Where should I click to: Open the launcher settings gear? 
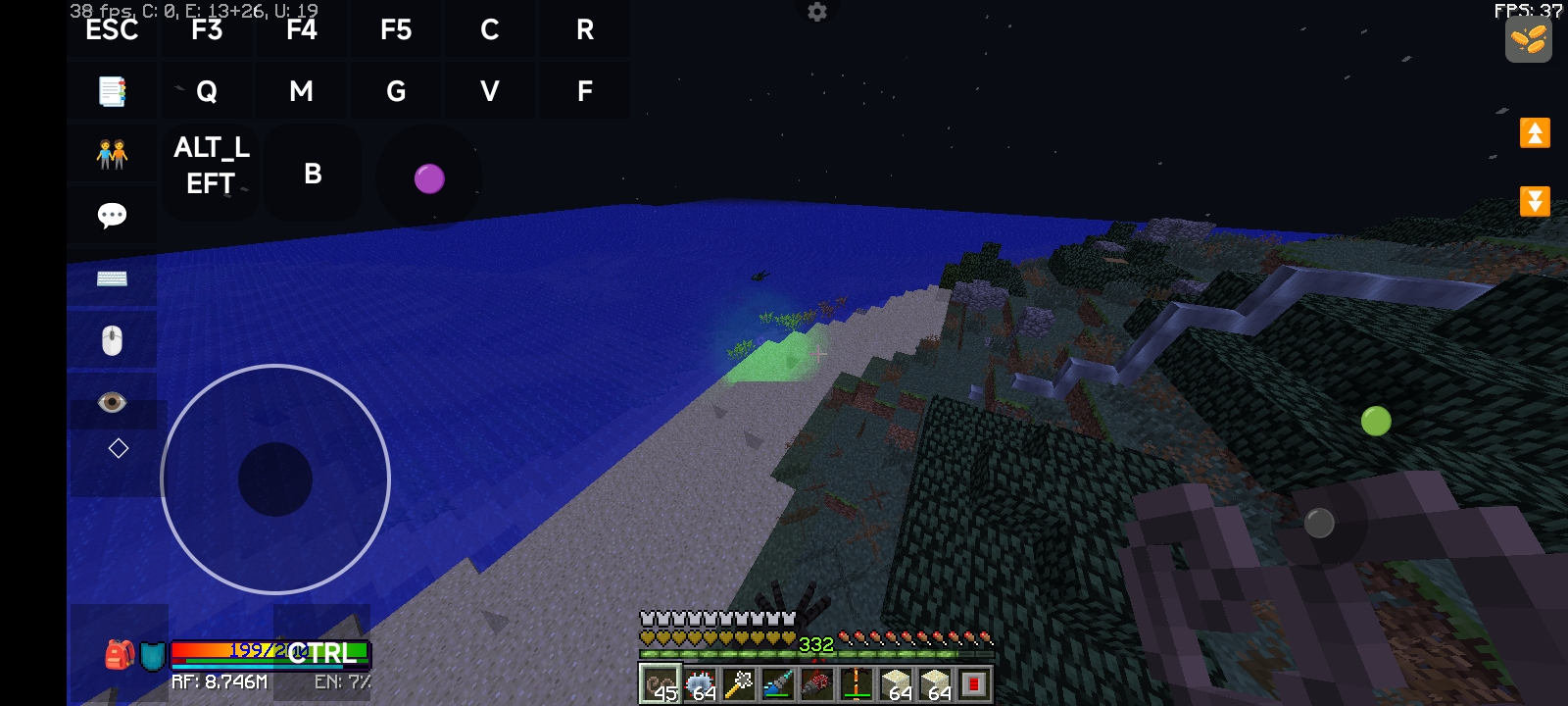[x=817, y=12]
